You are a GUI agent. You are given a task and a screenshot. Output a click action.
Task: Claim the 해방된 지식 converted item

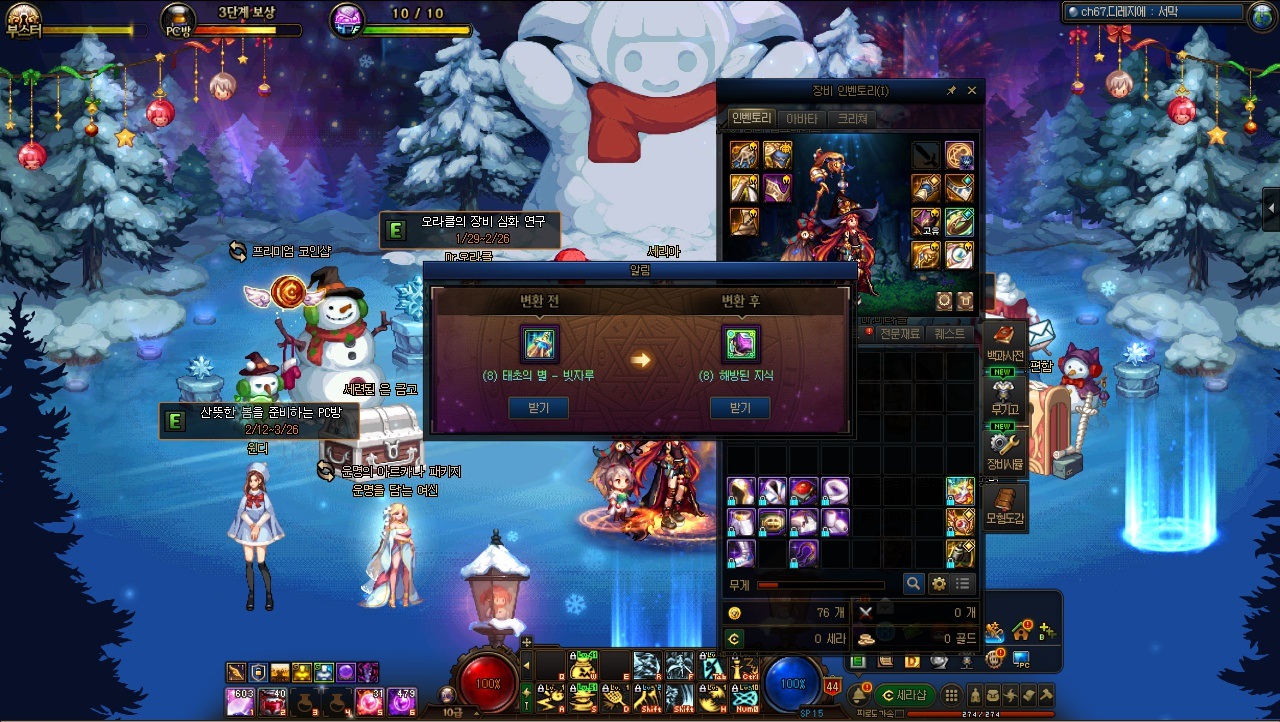tap(740, 408)
